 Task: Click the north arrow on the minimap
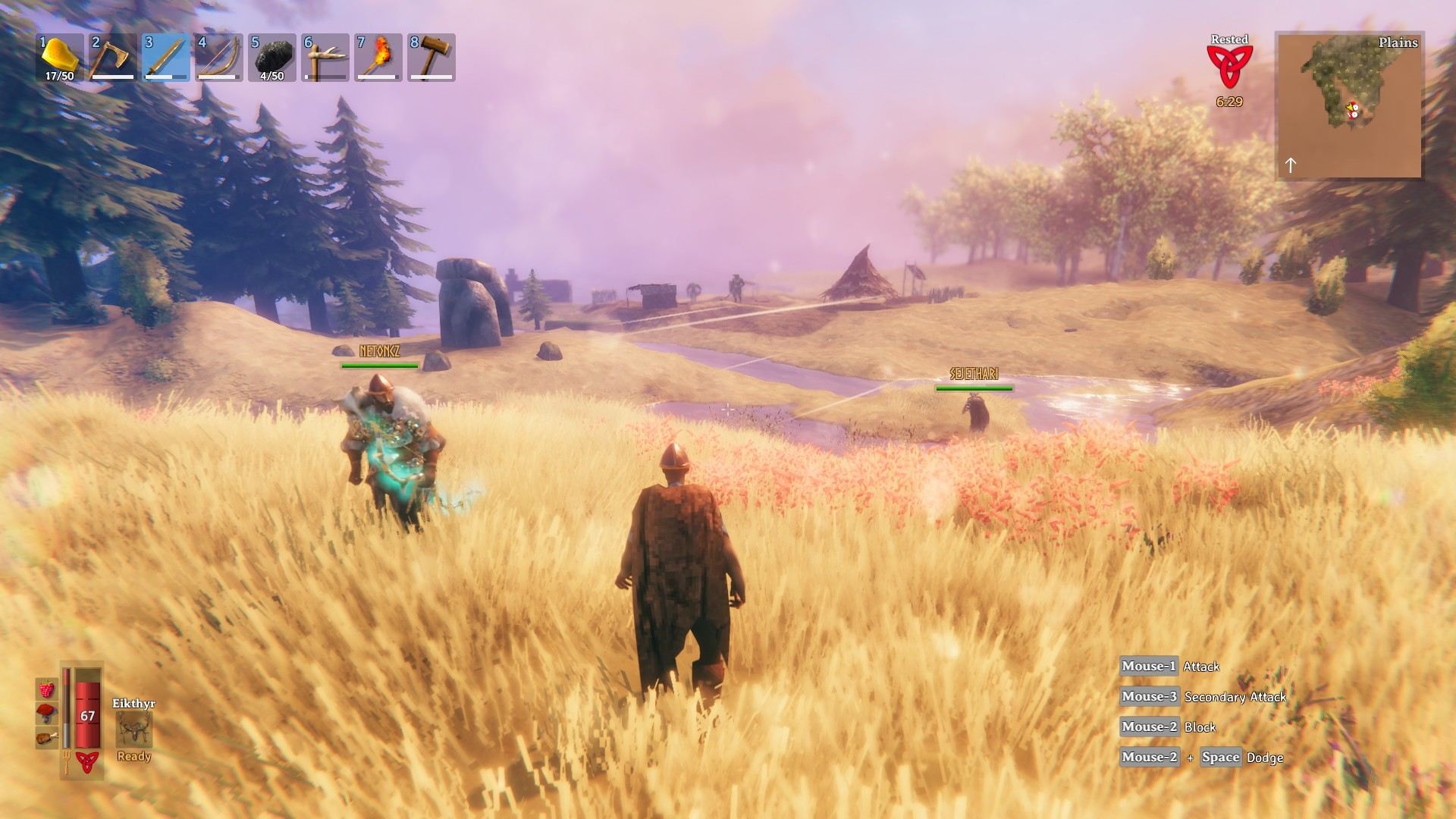(1292, 165)
